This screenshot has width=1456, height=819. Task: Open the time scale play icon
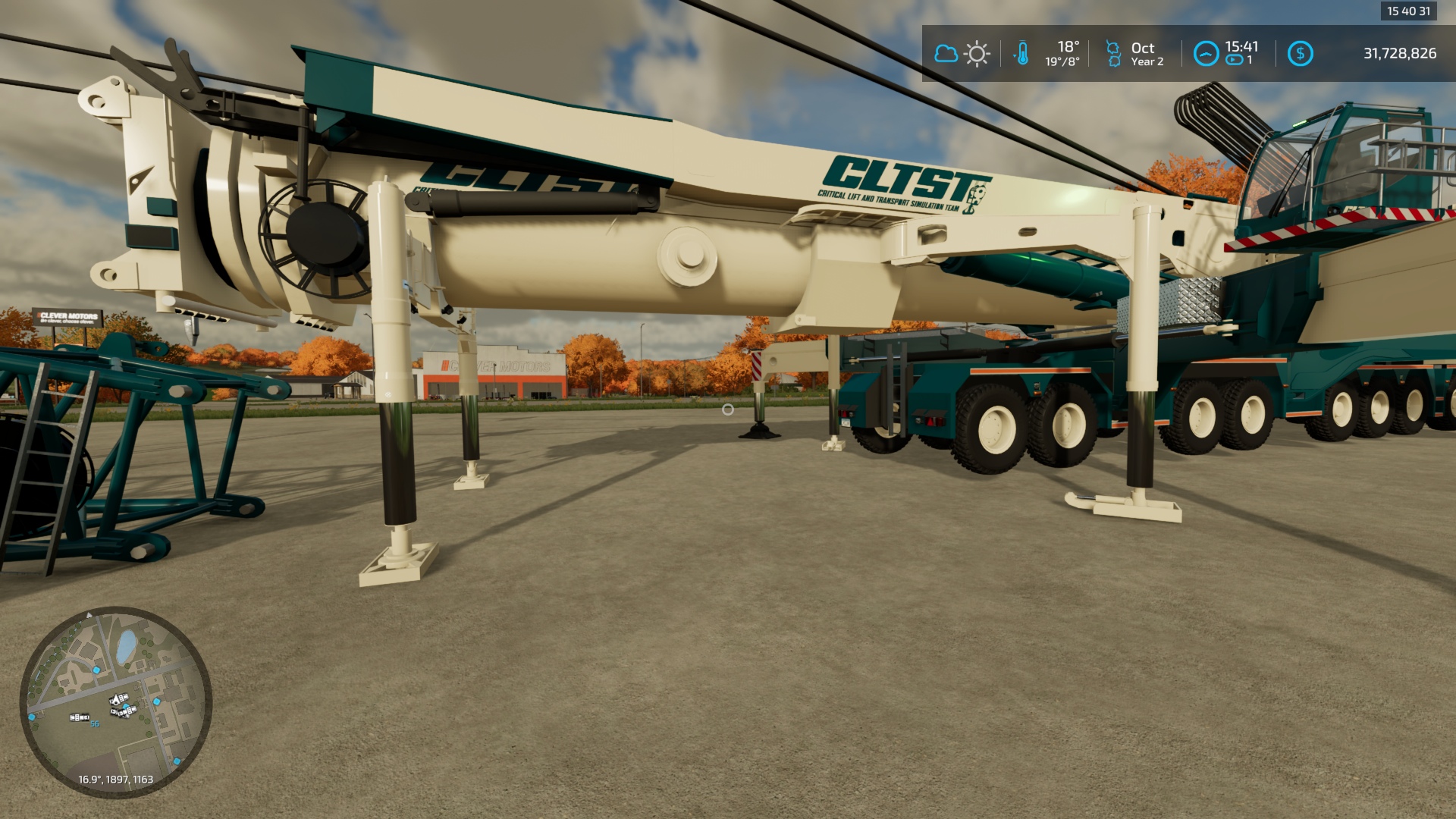coord(1234,59)
